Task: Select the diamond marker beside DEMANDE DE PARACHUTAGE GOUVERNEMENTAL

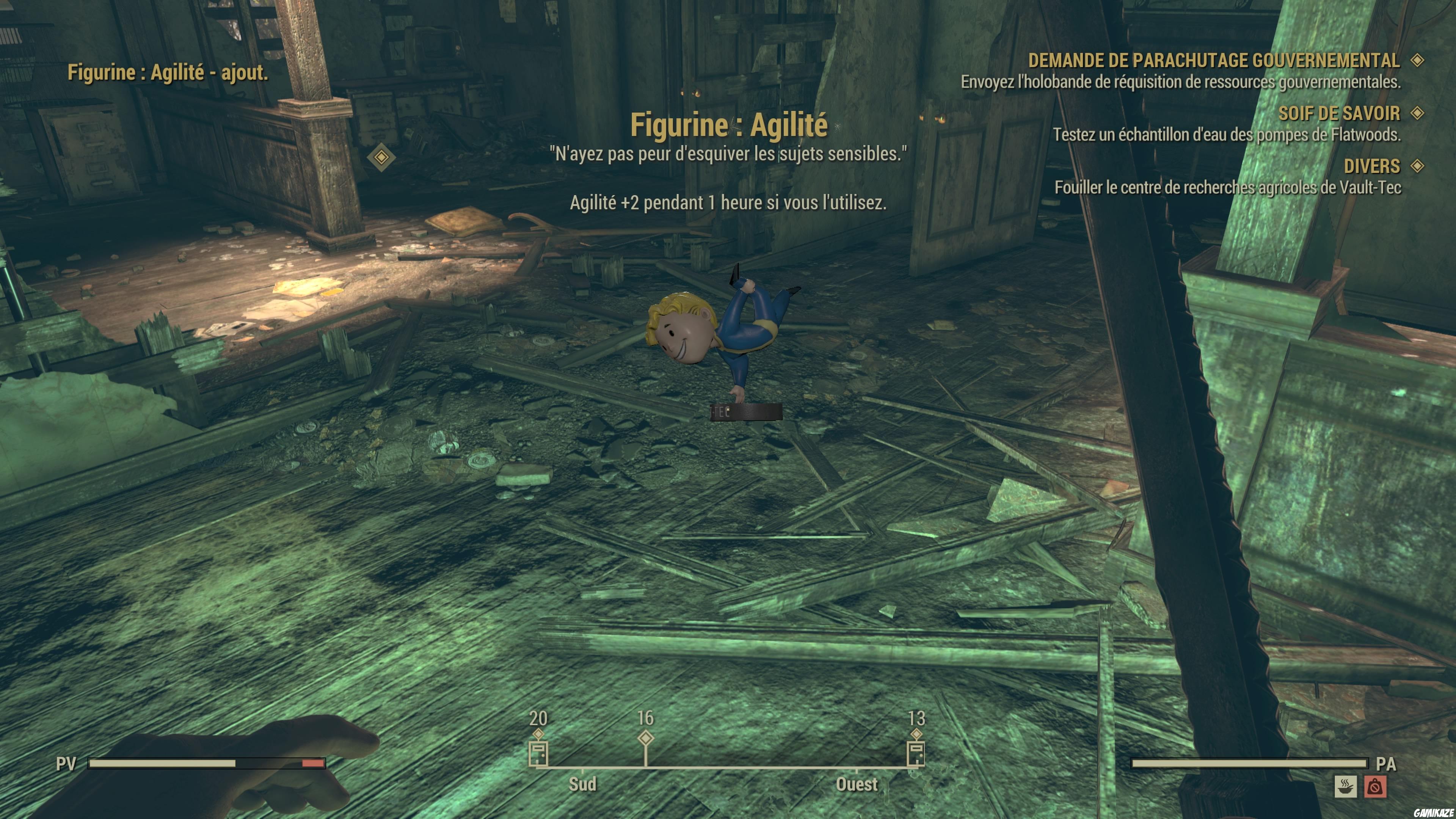Action: coord(1418,61)
